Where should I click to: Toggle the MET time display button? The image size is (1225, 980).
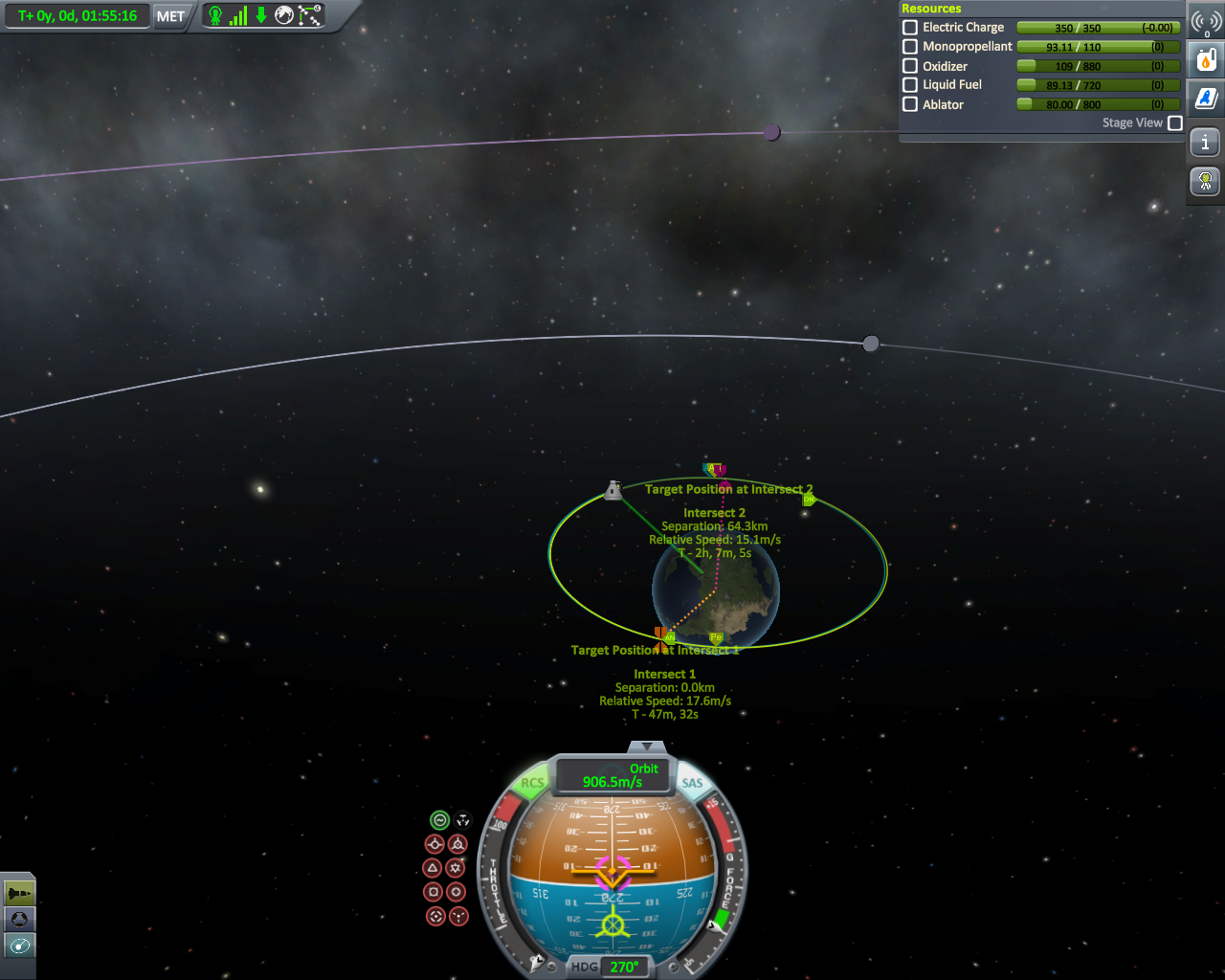170,16
